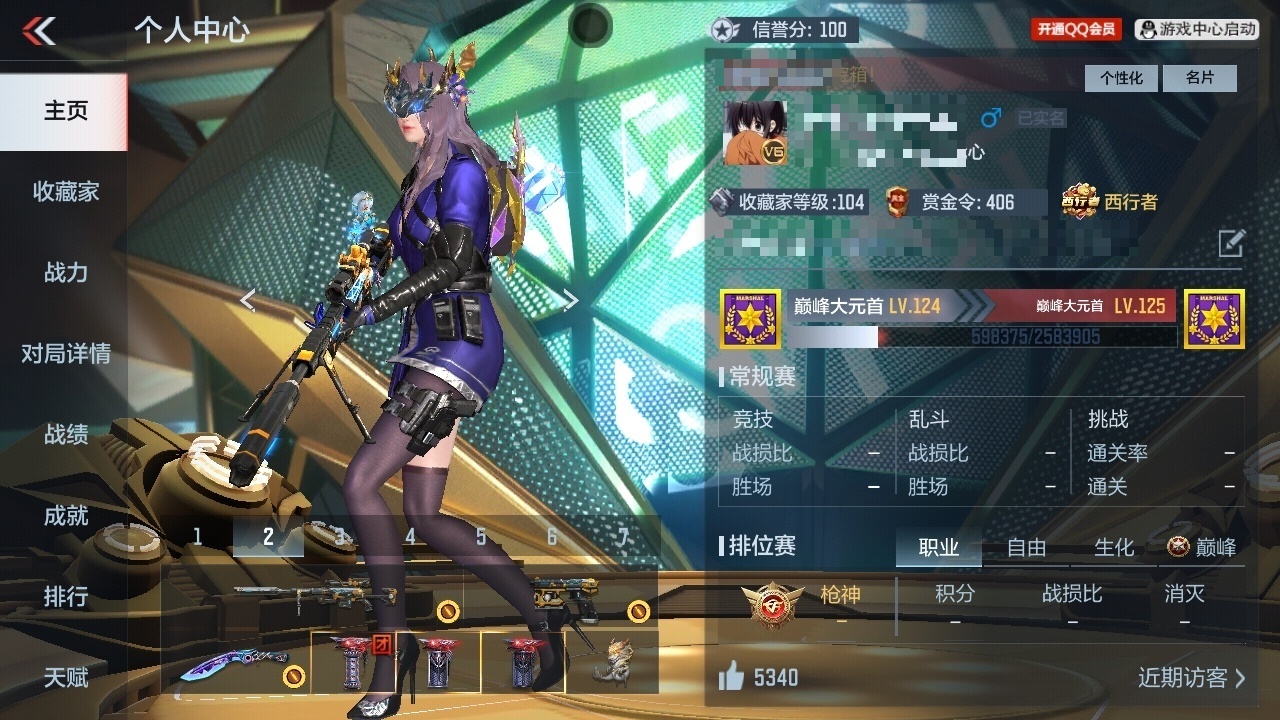Switch to the 战力 sidebar section
Screen dimensions: 1280x720
coord(65,272)
